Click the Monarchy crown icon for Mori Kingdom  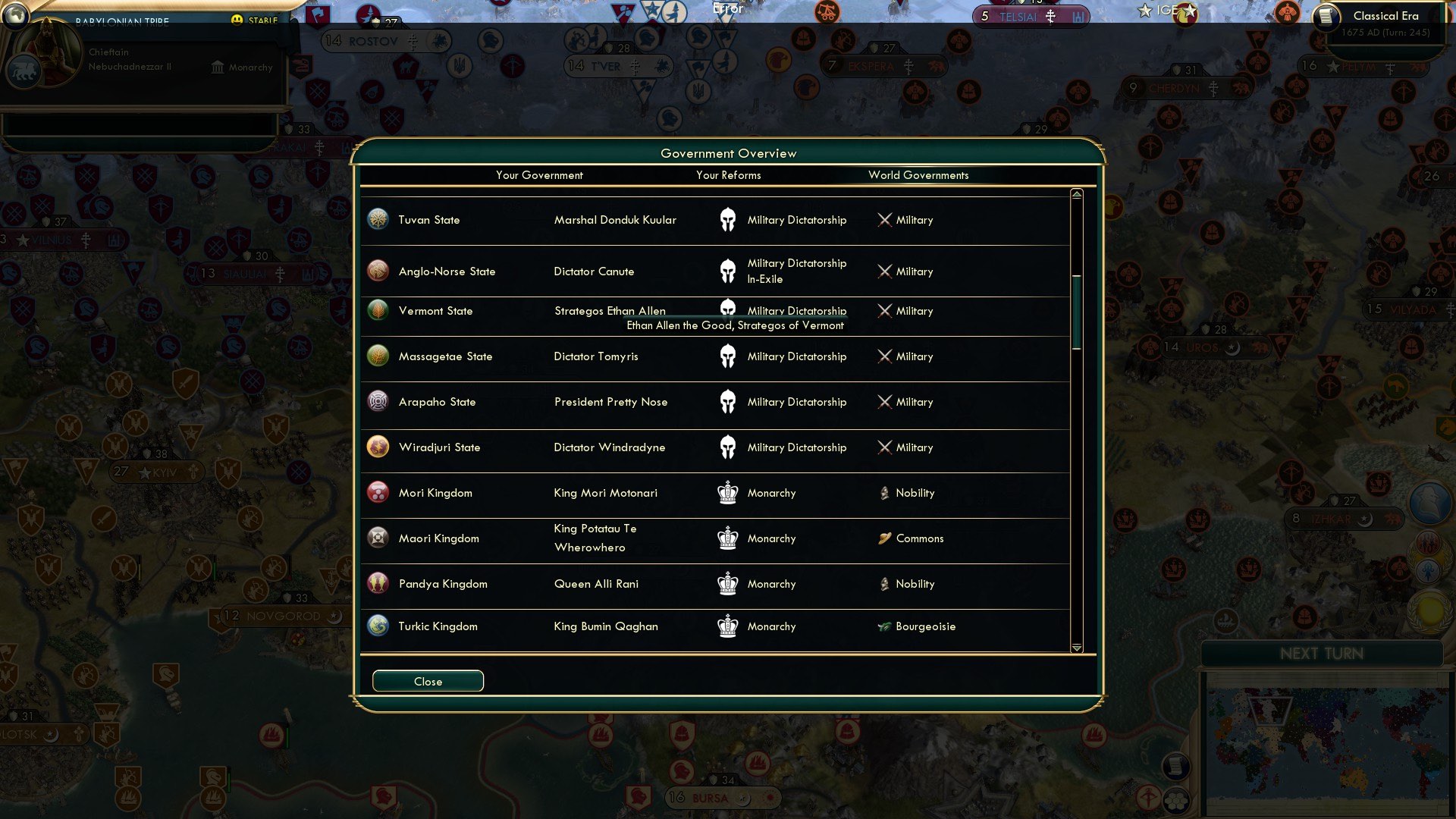[x=728, y=493]
